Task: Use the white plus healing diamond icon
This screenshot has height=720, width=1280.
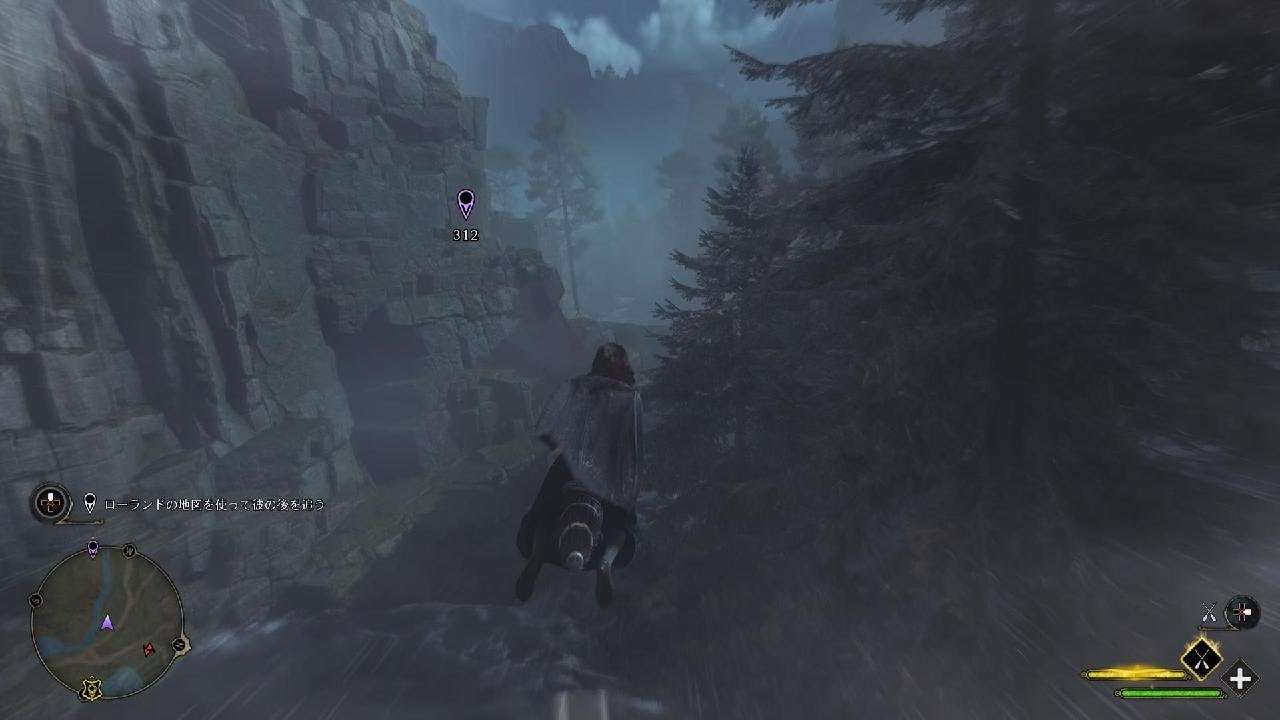Action: pos(1240,679)
